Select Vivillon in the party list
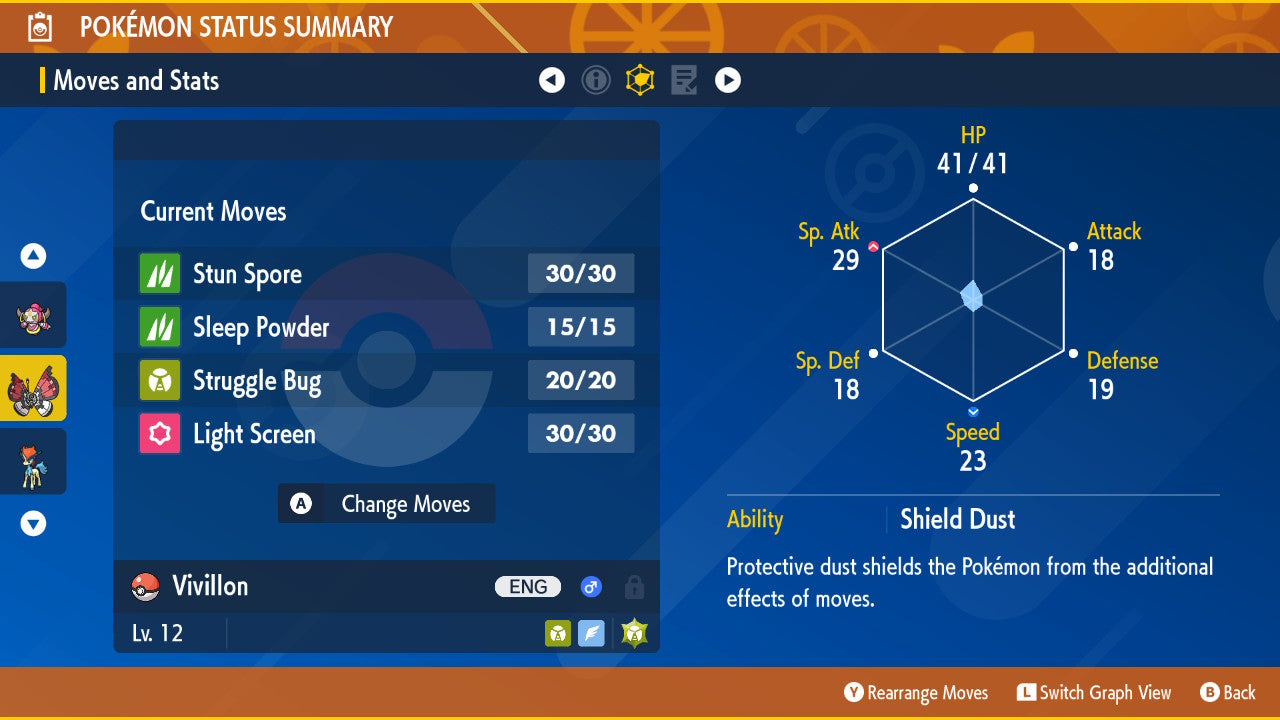Image resolution: width=1280 pixels, height=720 pixels. pos(33,388)
